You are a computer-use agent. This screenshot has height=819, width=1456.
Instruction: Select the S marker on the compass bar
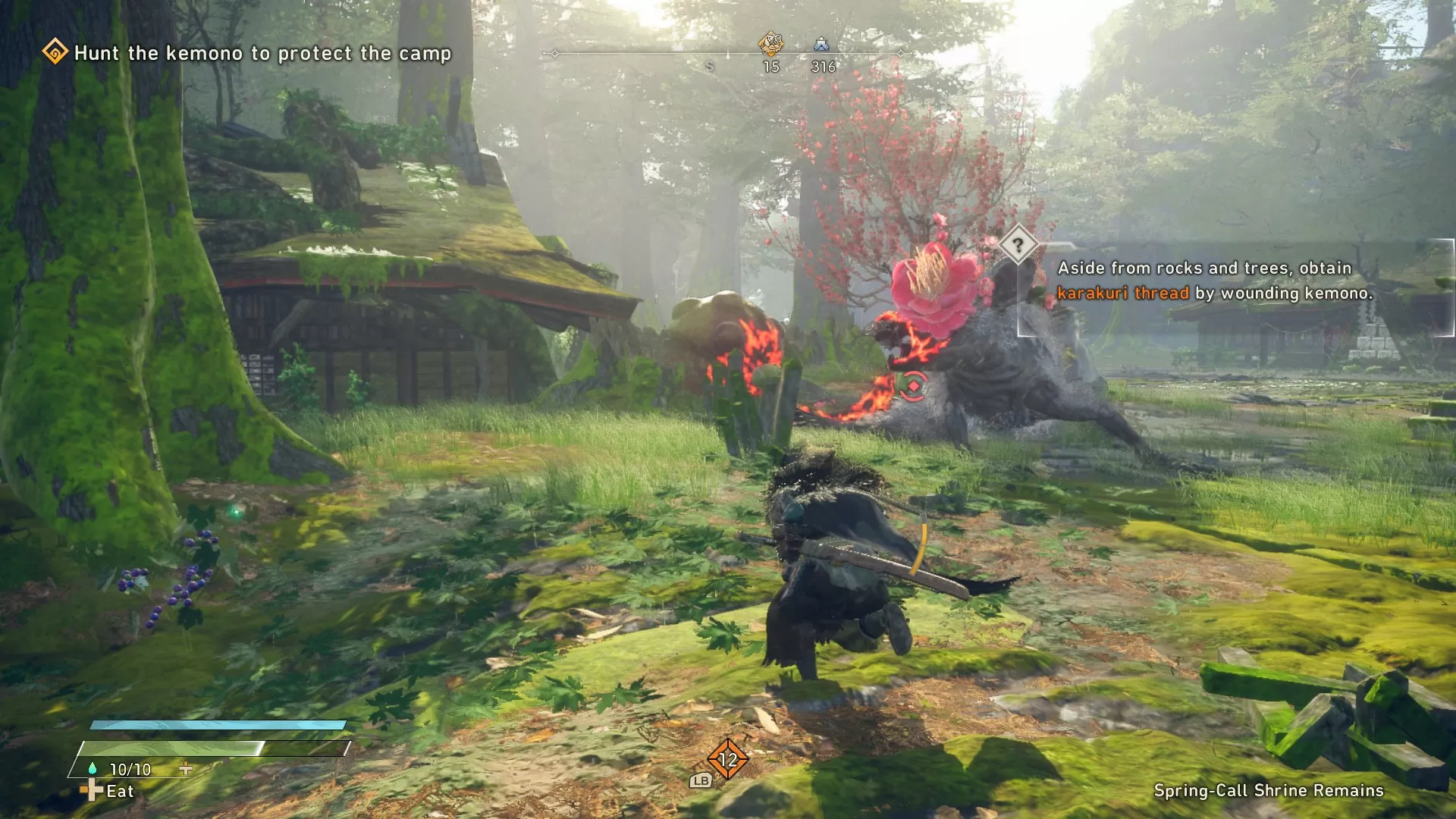(x=709, y=67)
